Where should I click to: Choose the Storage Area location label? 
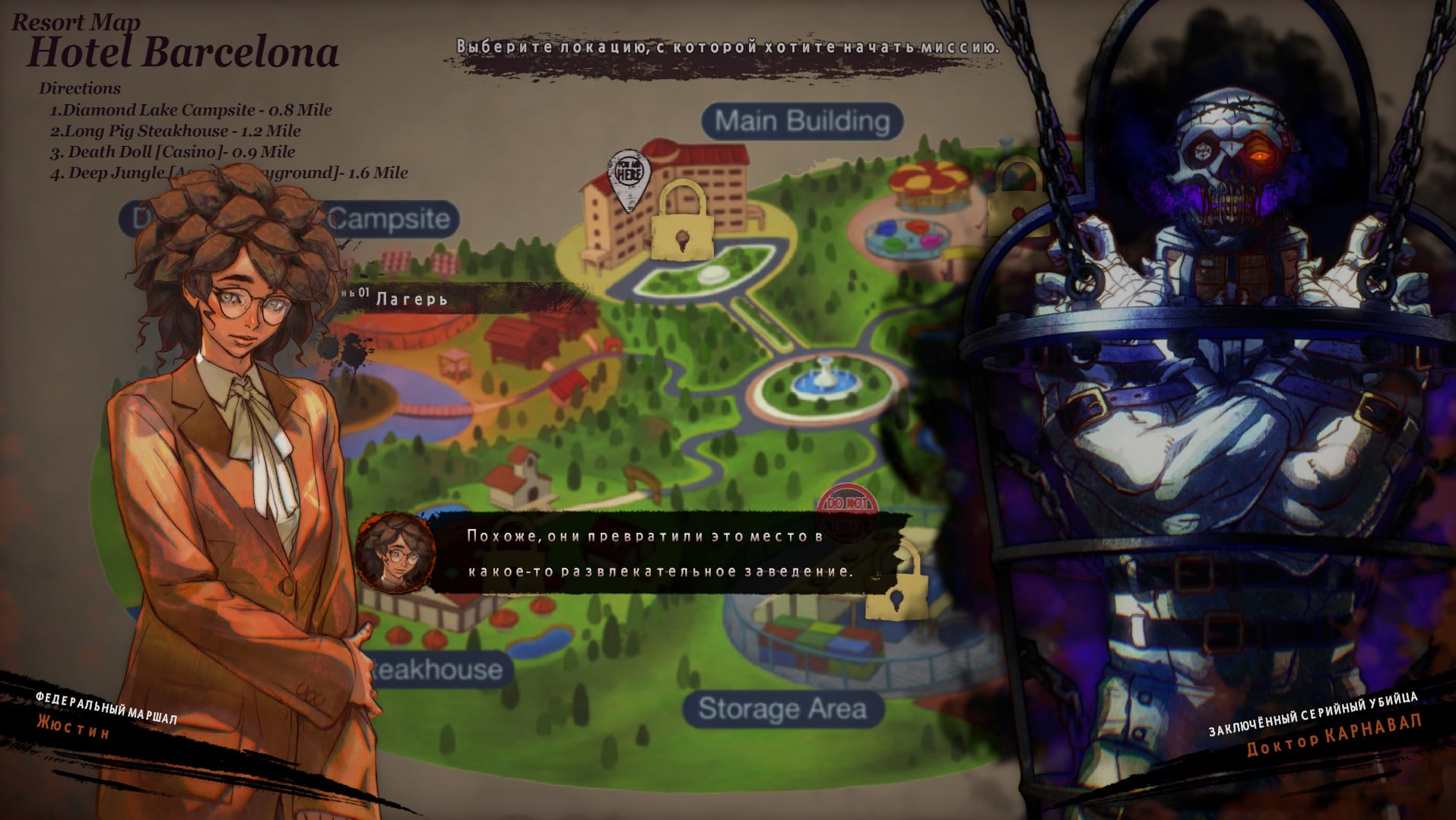782,709
